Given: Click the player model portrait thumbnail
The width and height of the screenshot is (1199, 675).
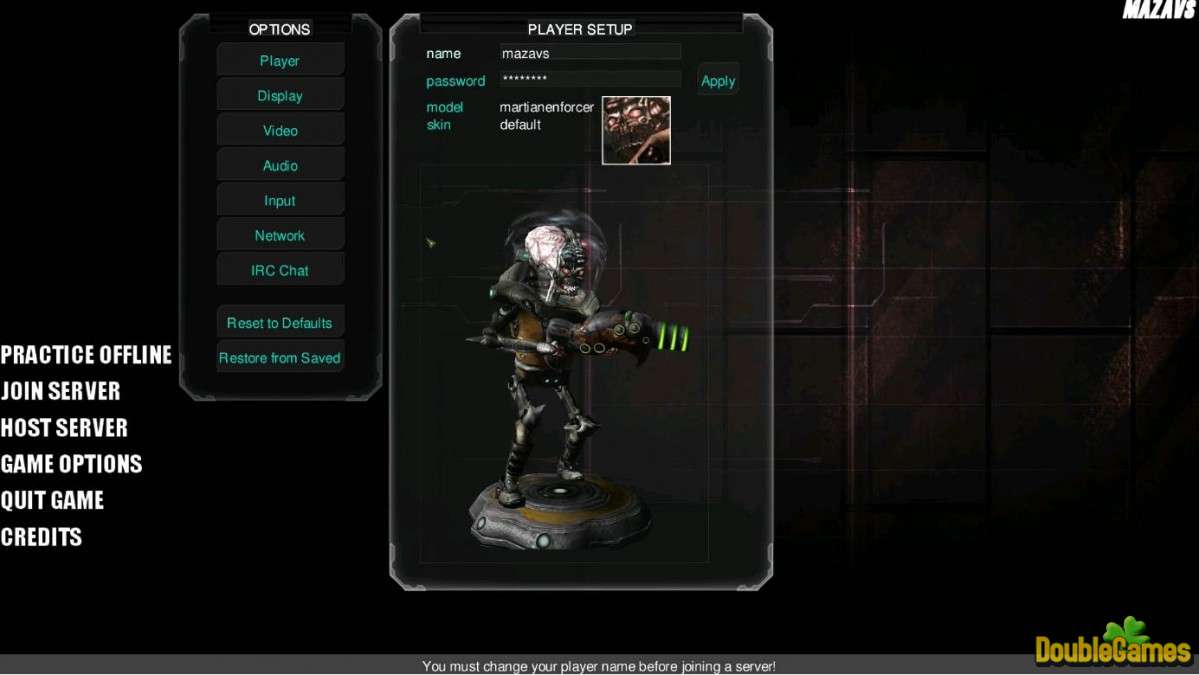Looking at the screenshot, I should tap(636, 130).
